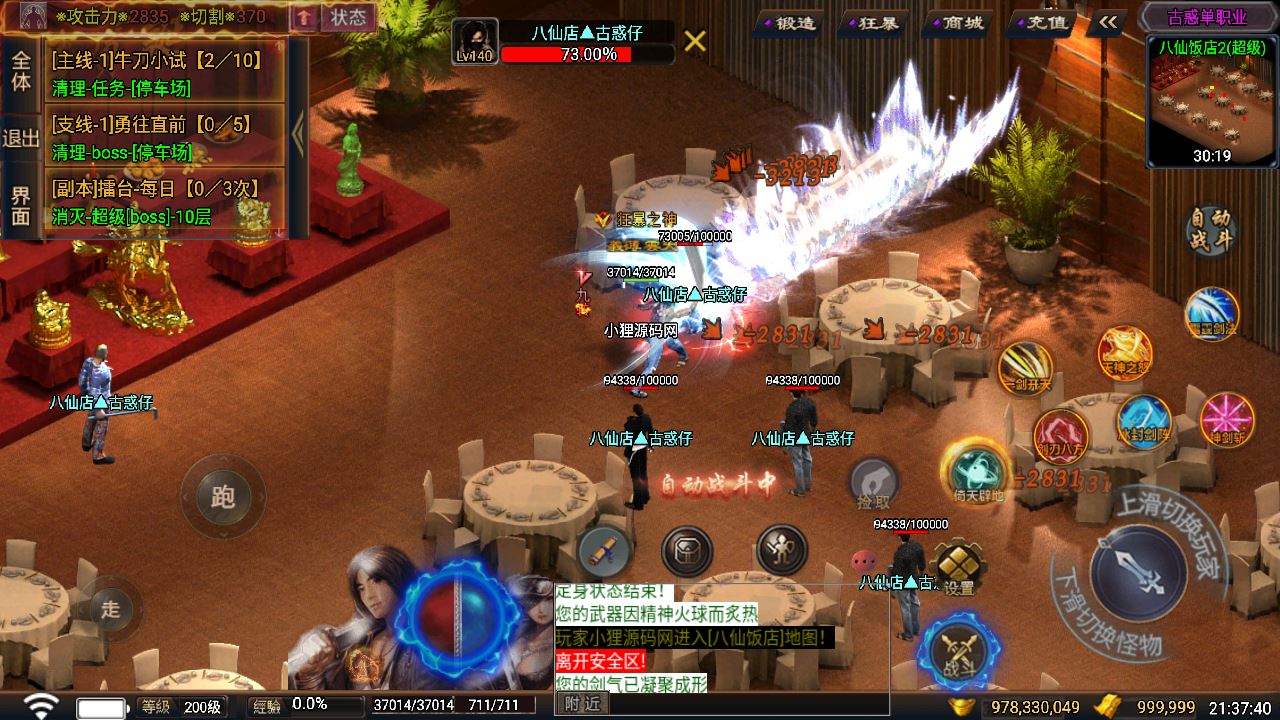Tap the 拾取 pickup button
Screen dimensions: 1280x720
tap(873, 484)
